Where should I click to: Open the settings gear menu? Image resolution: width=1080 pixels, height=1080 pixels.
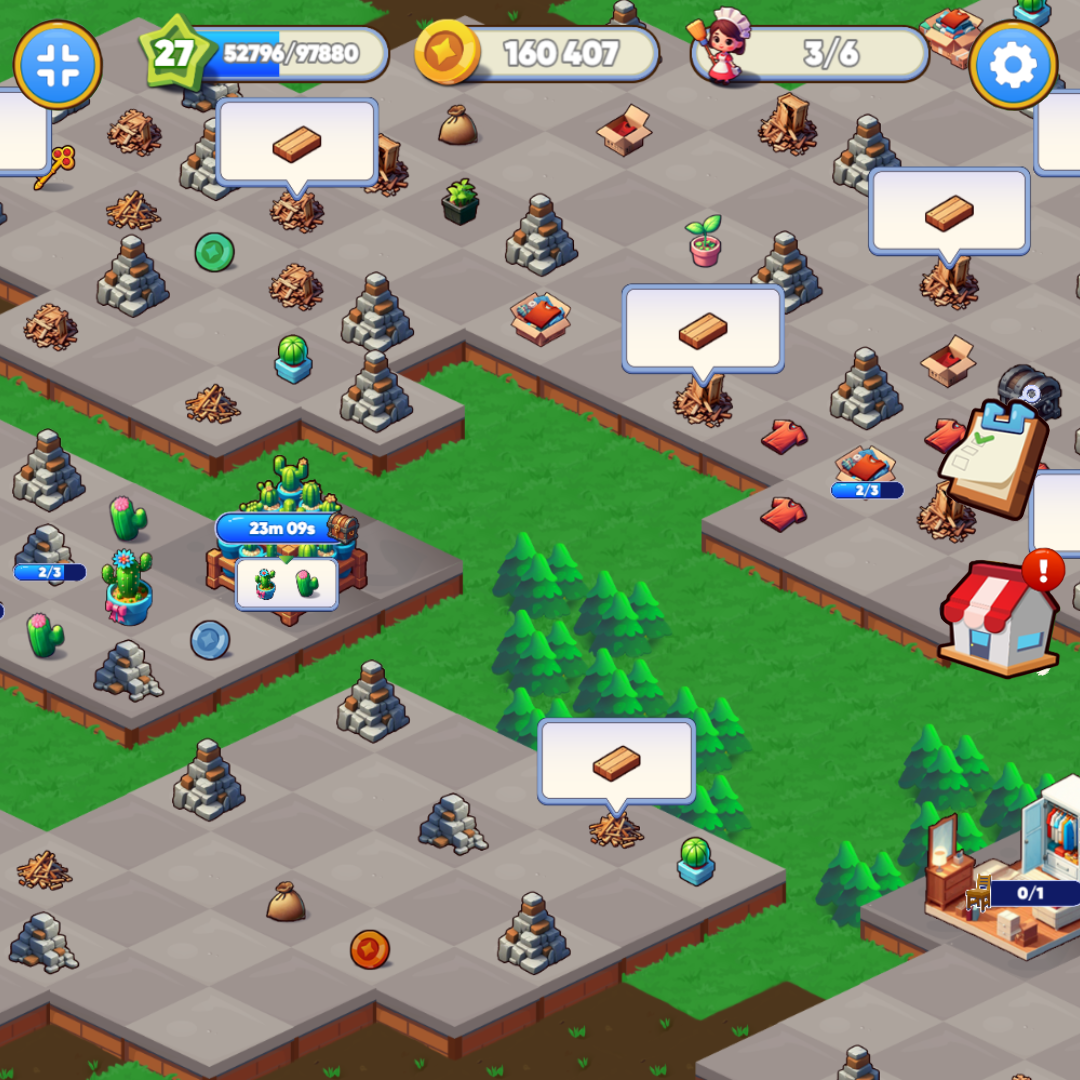coord(1013,65)
